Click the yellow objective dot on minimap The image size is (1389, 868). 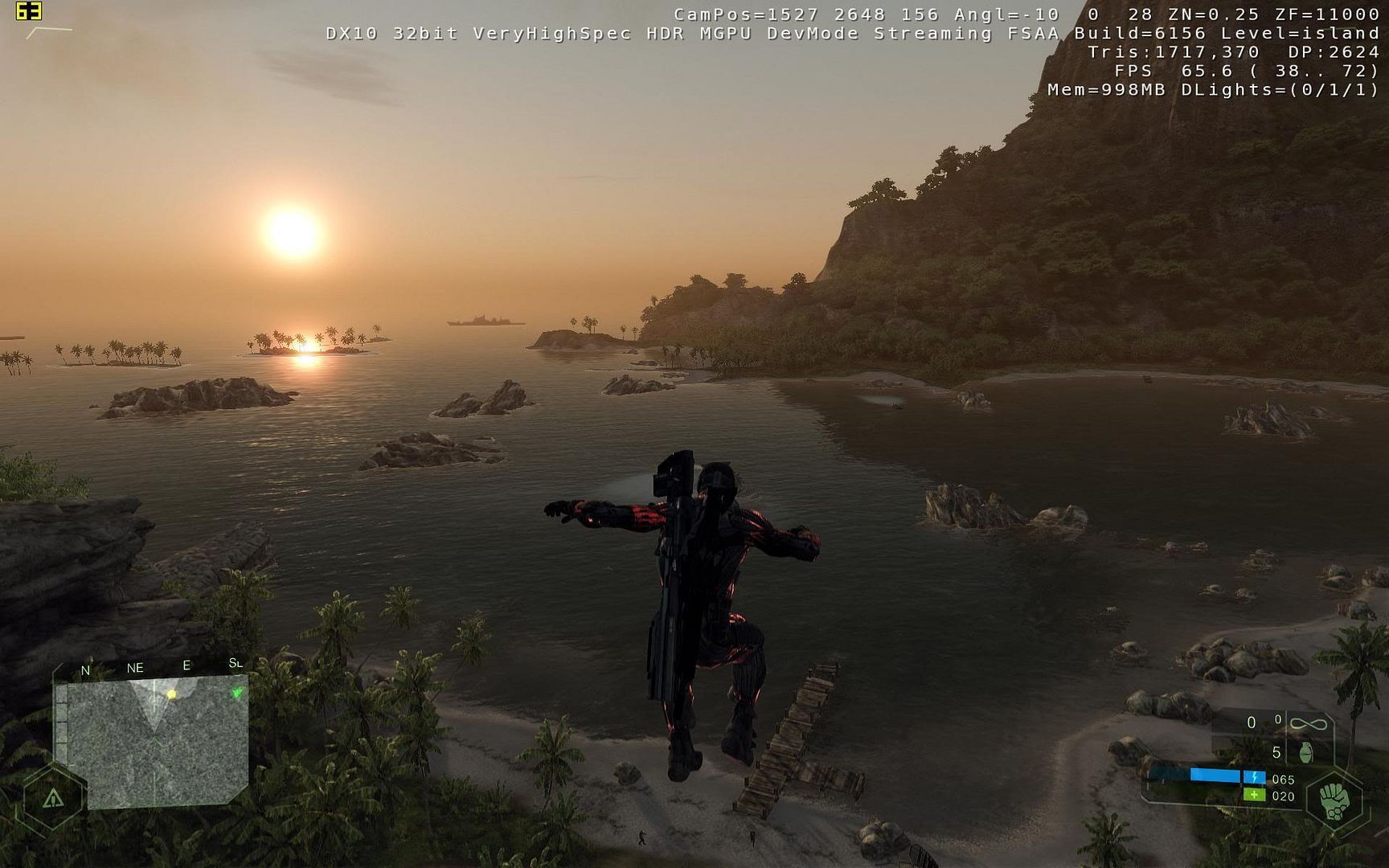171,694
